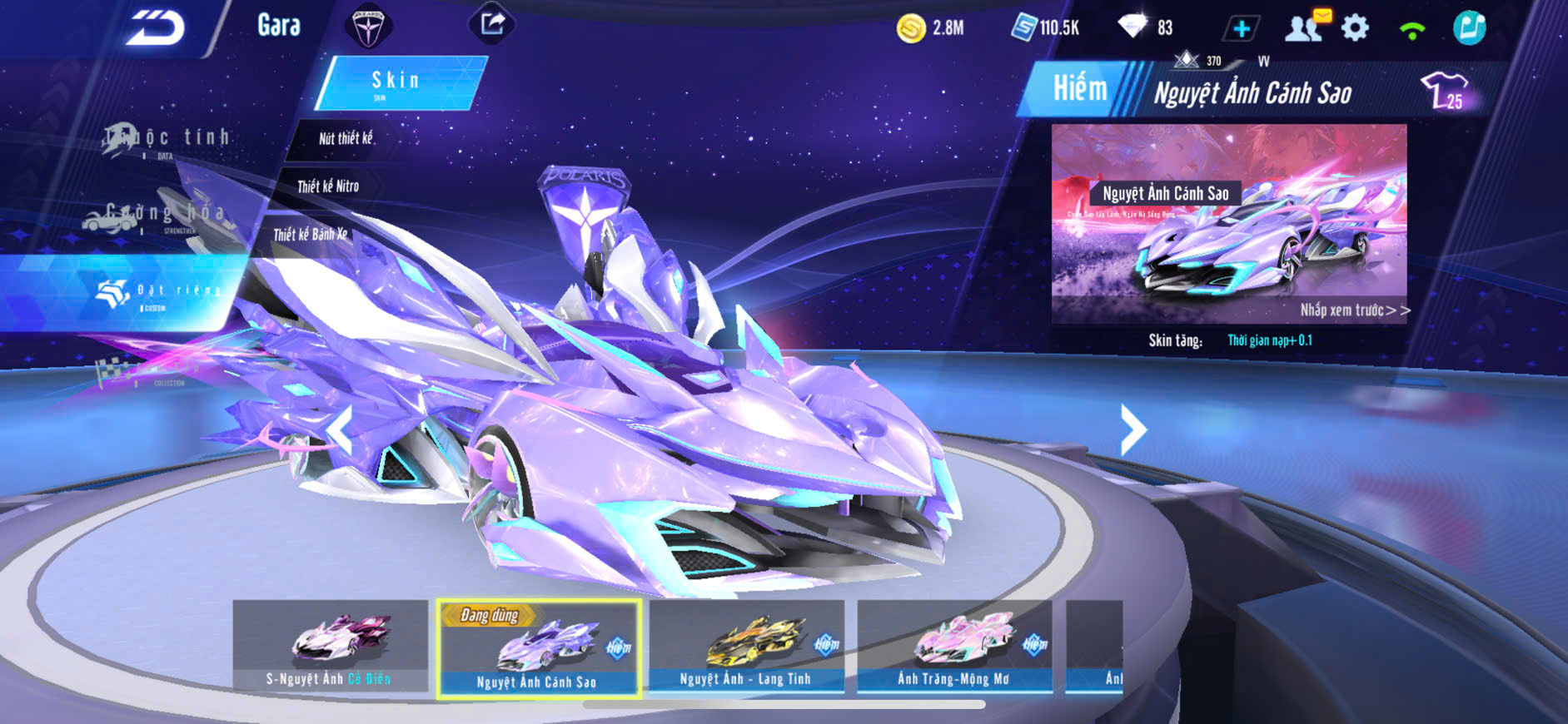Viewport: 1568px width, 724px height.
Task: Choose Thiết kế Bánh Xe option
Action: click(310, 235)
